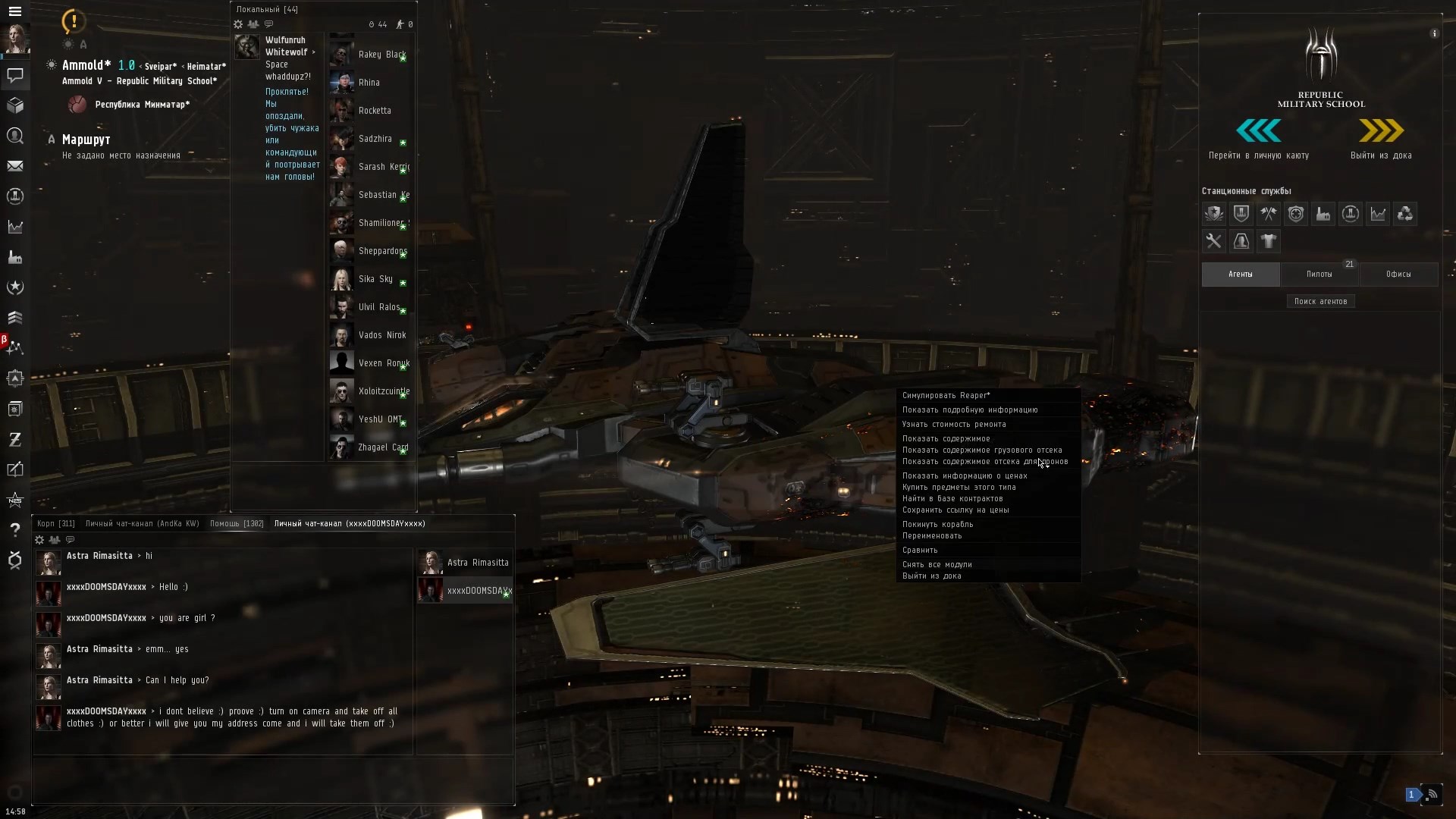The height and width of the screenshot is (819, 1456).
Task: Toggle the member list in Локальный chat
Action: 253,24
